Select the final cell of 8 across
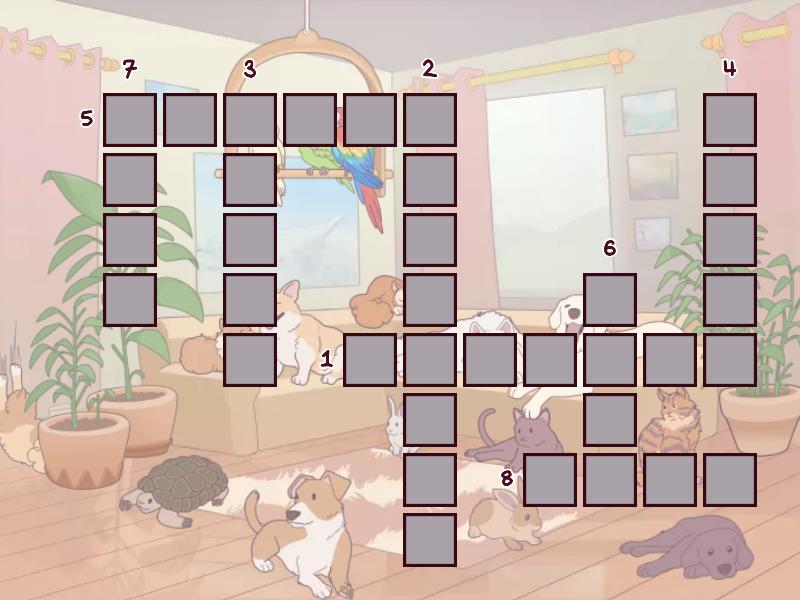Screen dimensions: 800x600 tap(730, 480)
